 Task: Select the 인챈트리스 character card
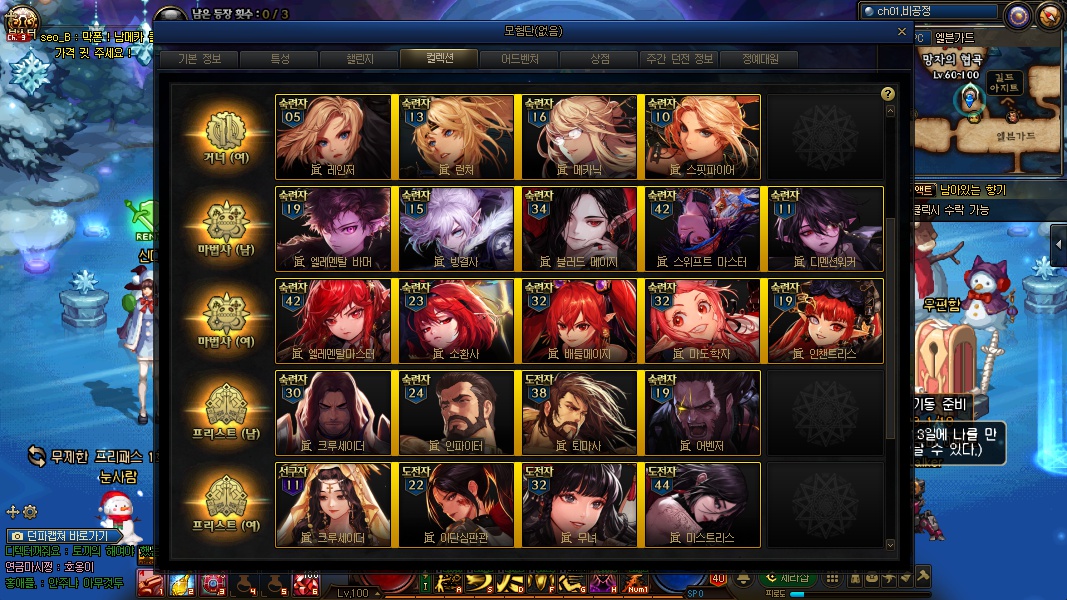pyautogui.click(x=825, y=320)
